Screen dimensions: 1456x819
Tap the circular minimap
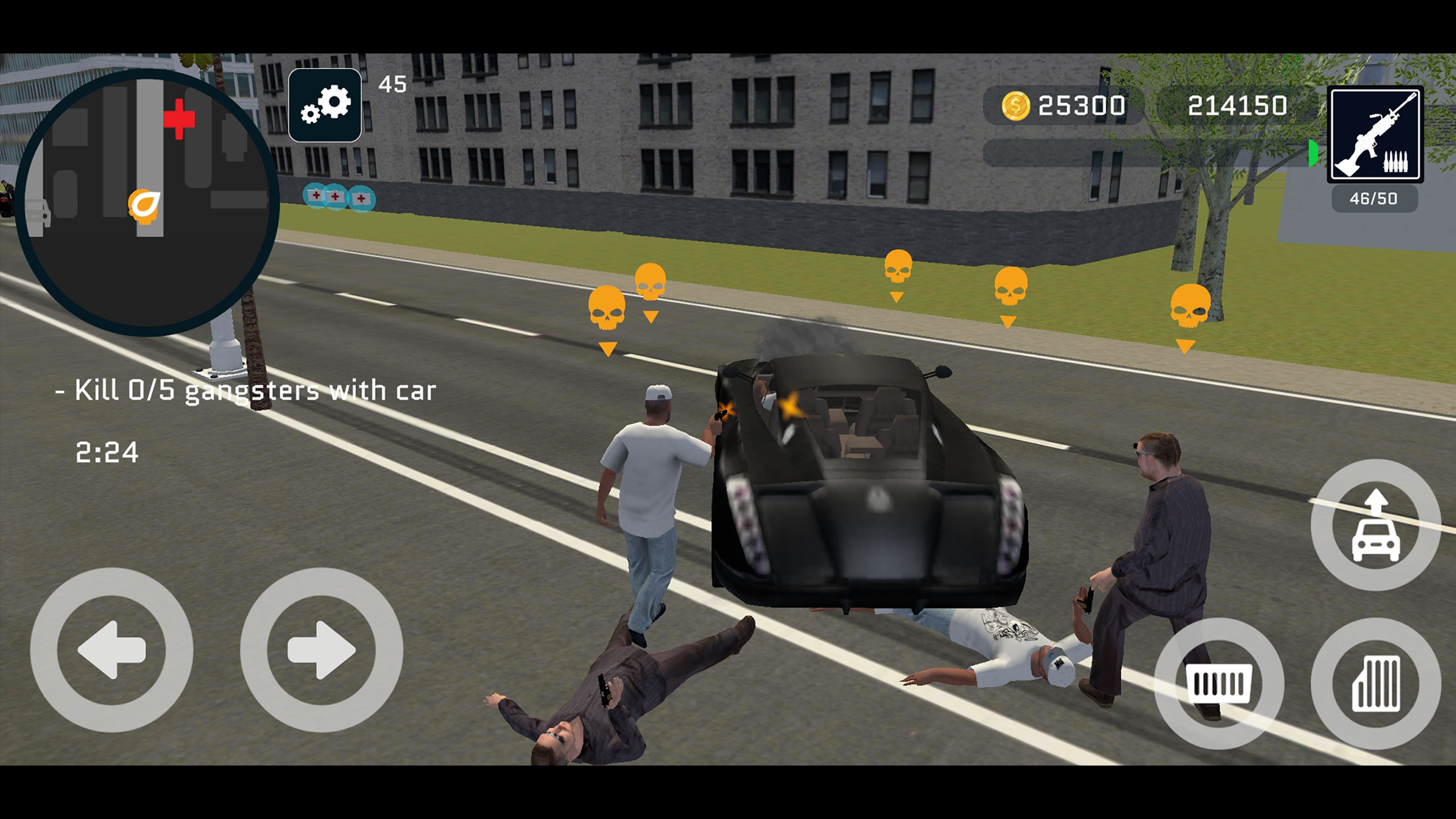tap(146, 202)
